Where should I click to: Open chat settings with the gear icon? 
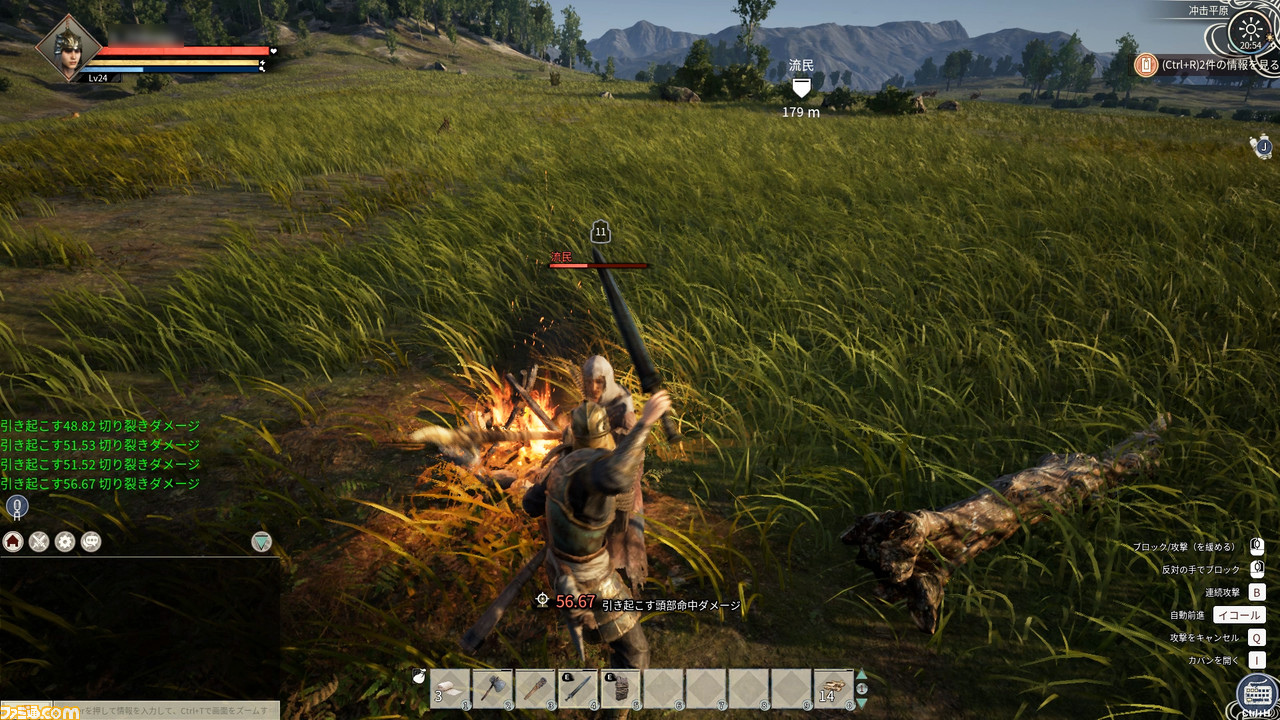tap(65, 542)
